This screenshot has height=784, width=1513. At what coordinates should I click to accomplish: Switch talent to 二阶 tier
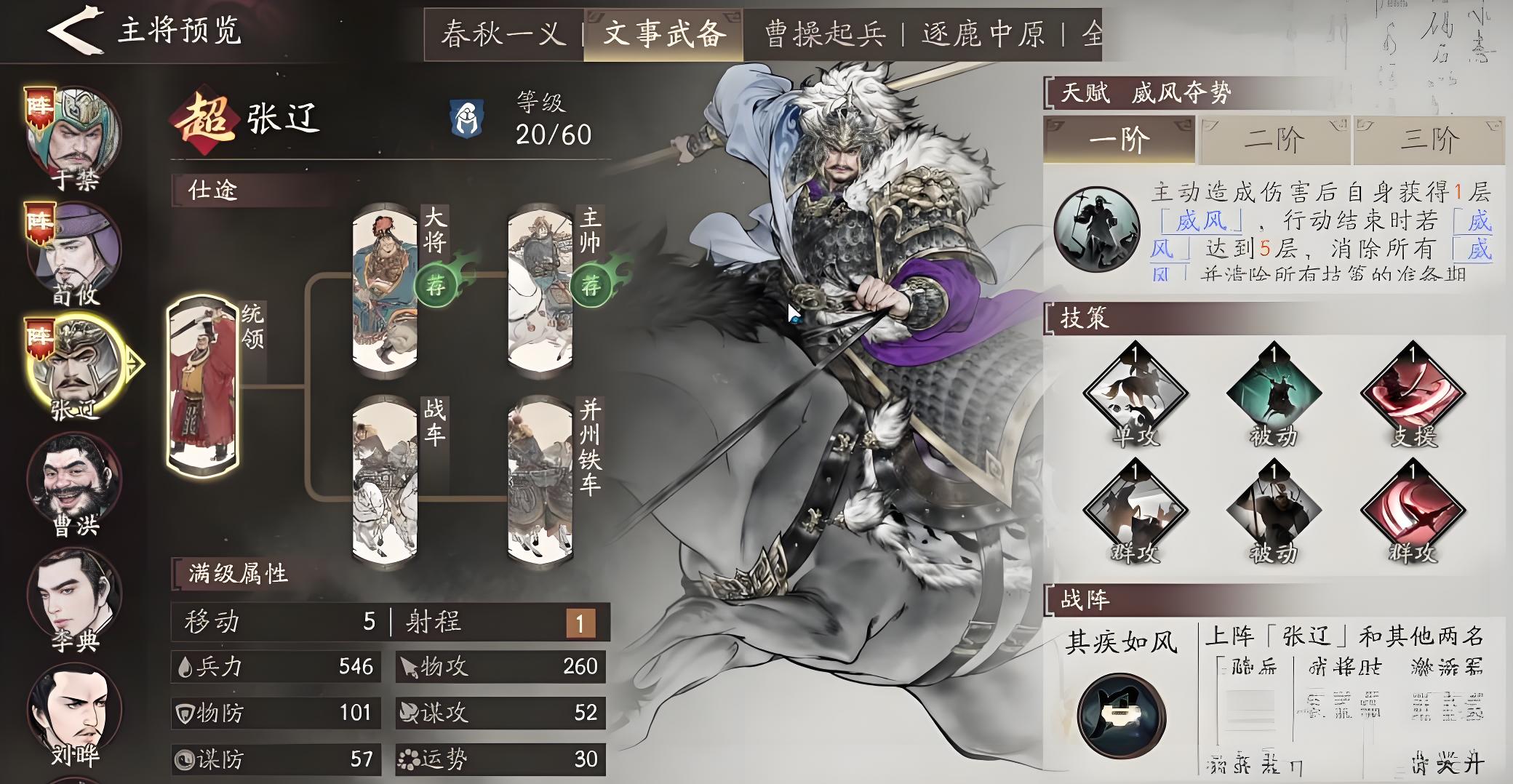(1274, 140)
